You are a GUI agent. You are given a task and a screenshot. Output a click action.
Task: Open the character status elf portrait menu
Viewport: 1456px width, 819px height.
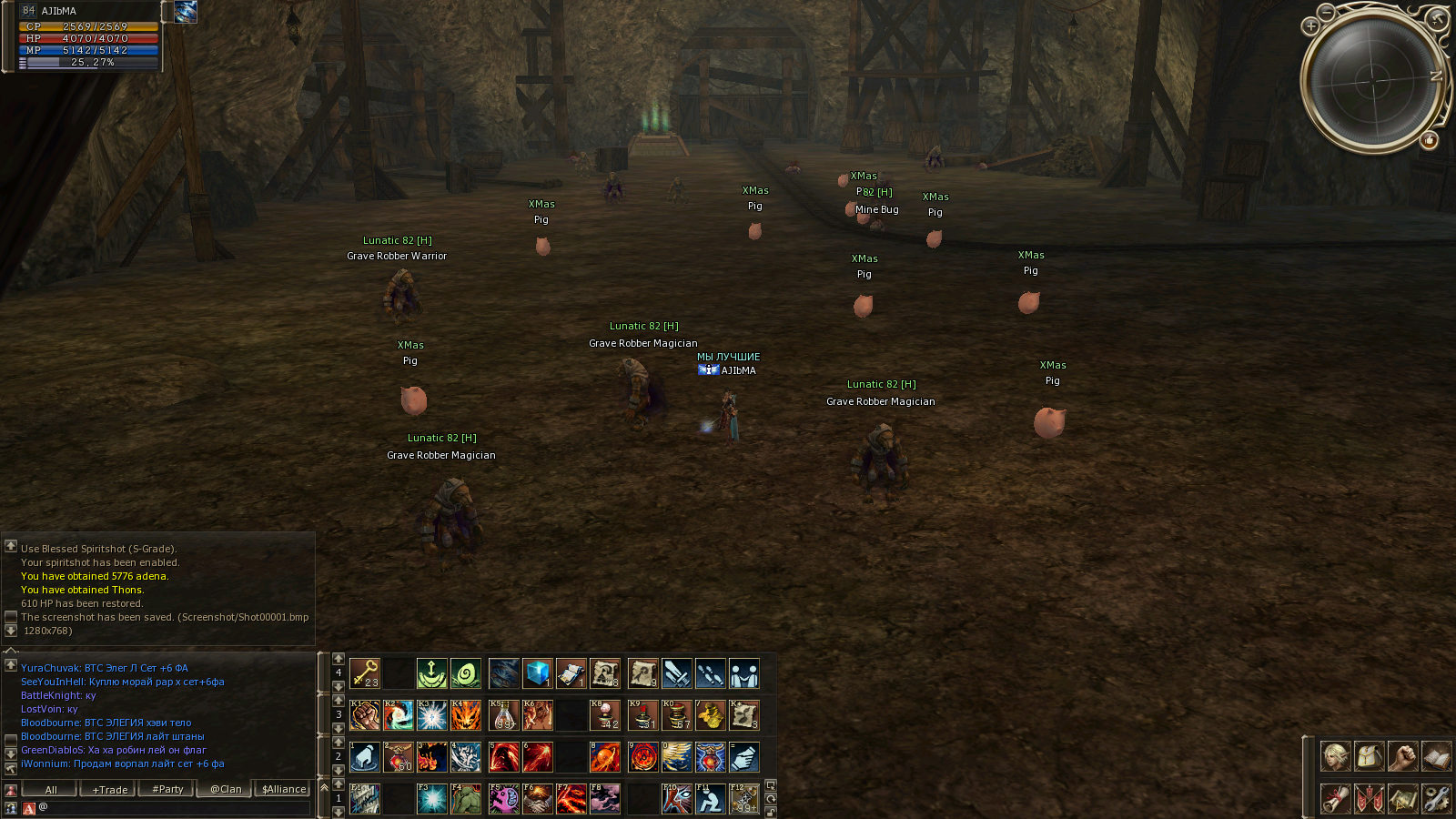pyautogui.click(x=1335, y=756)
